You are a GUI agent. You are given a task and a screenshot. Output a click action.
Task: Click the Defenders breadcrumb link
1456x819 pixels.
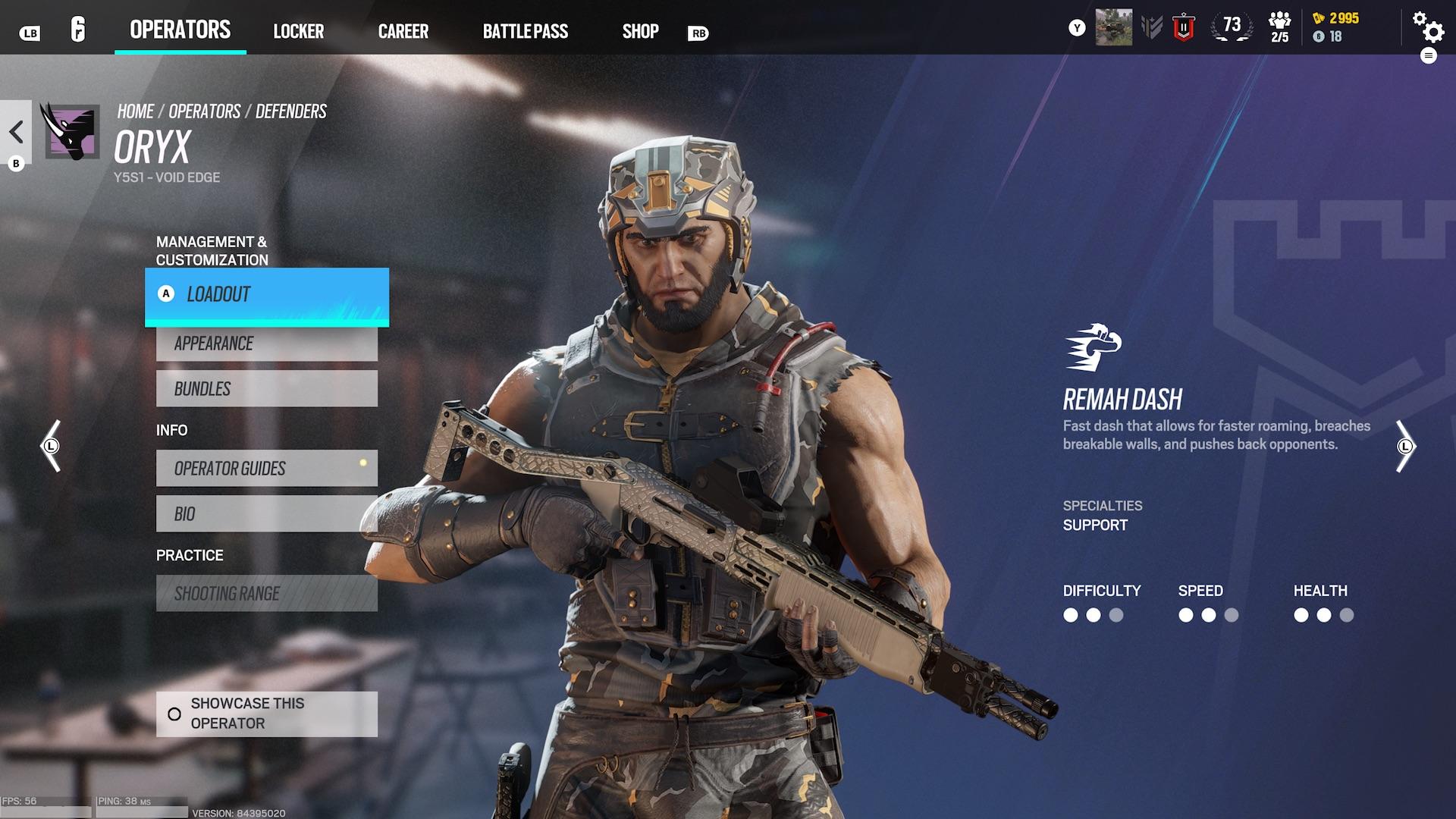point(290,111)
